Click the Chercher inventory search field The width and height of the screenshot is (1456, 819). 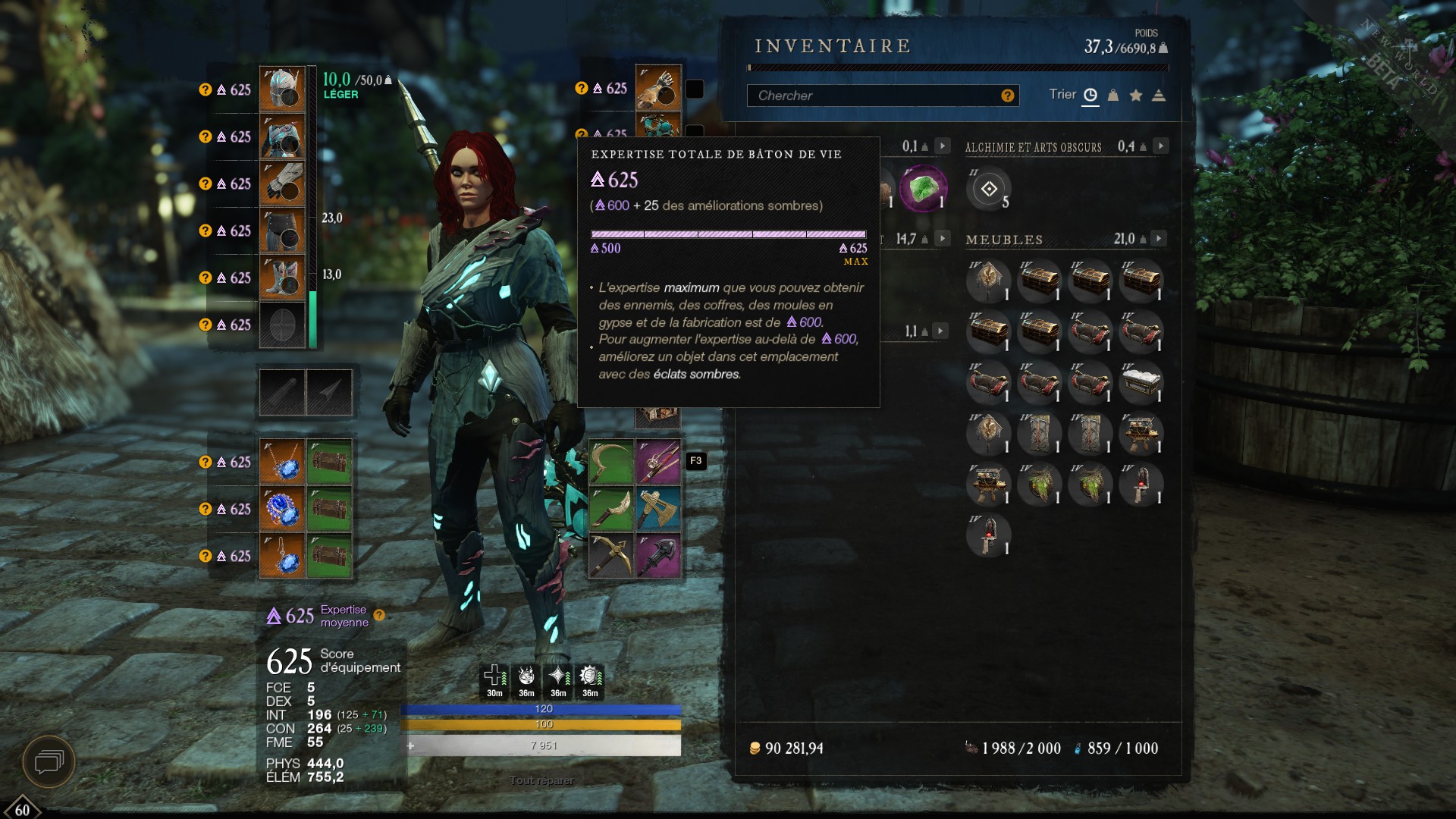click(872, 96)
